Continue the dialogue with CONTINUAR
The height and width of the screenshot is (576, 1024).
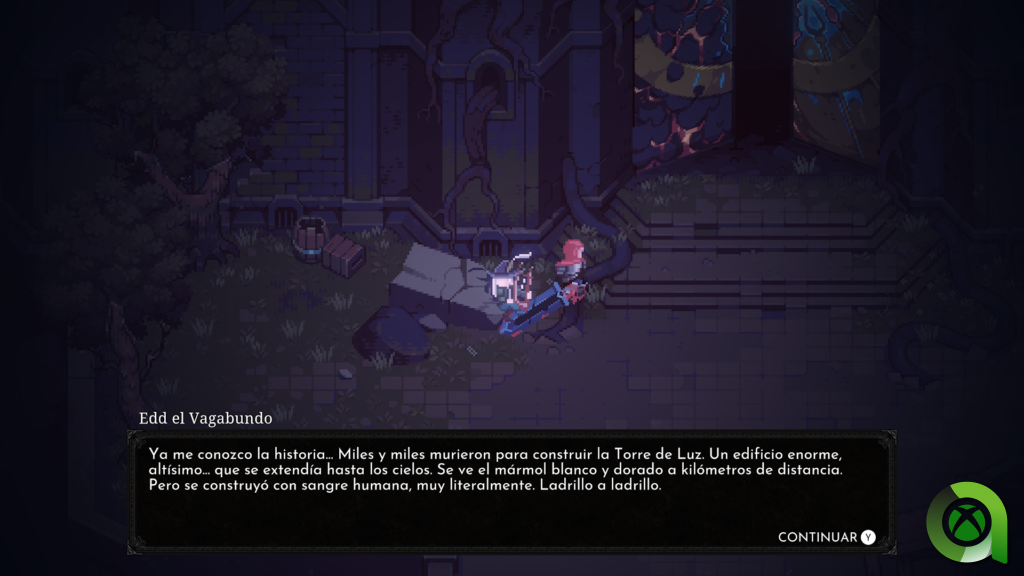pyautogui.click(x=826, y=537)
